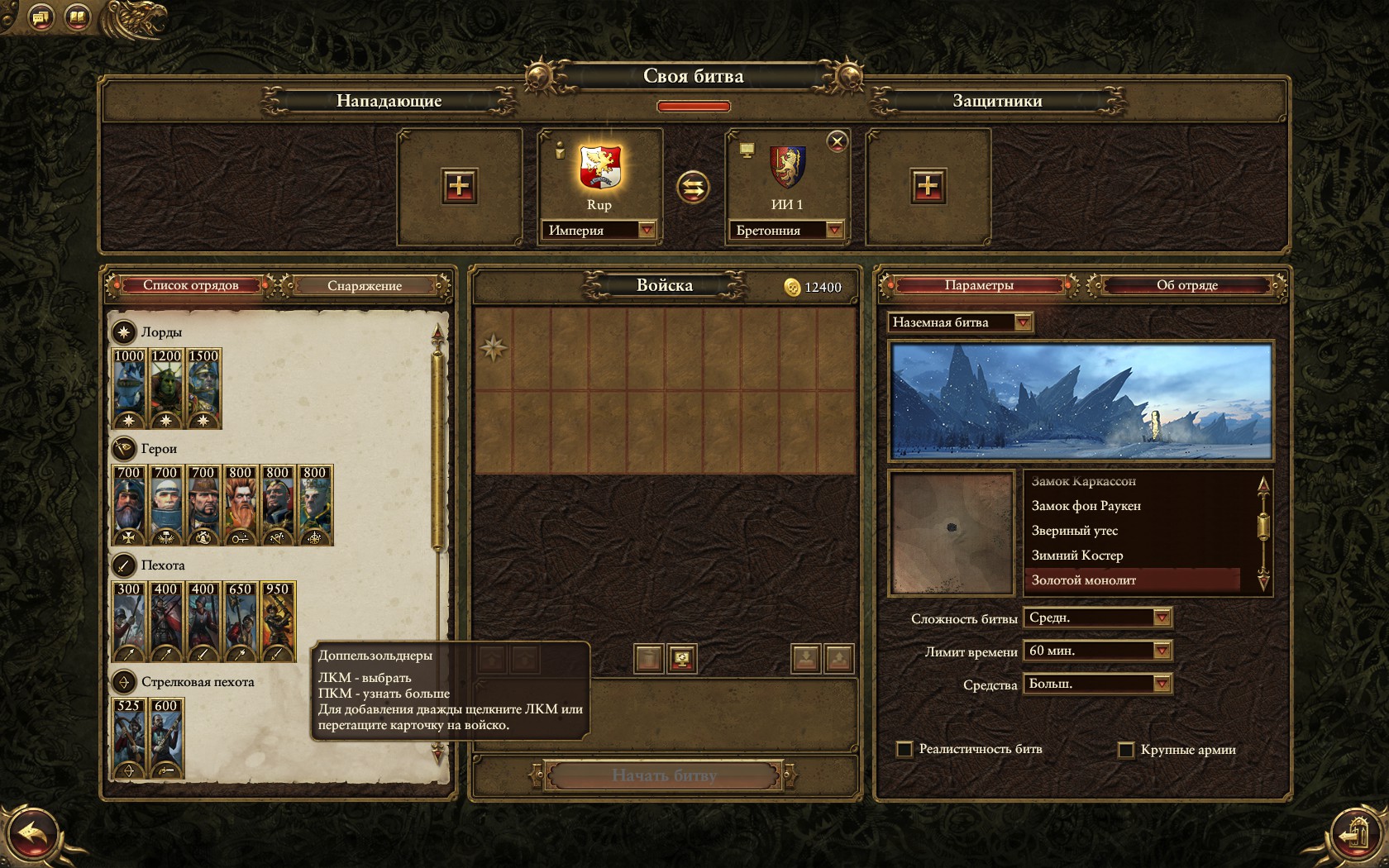The height and width of the screenshot is (868, 1389).
Task: Switch to the Снаряжение tab
Action: 364,286
